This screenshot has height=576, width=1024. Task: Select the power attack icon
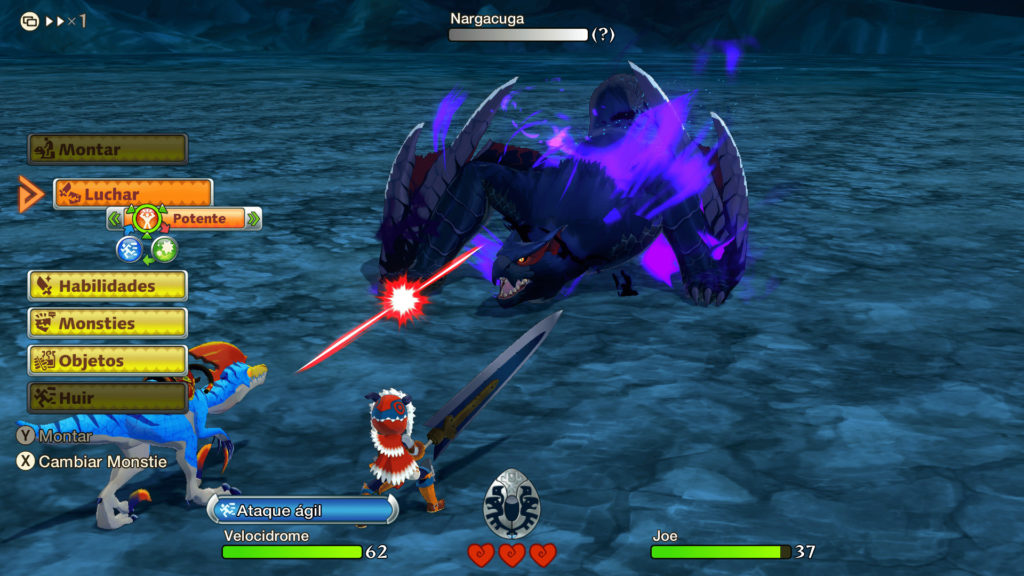(x=146, y=217)
